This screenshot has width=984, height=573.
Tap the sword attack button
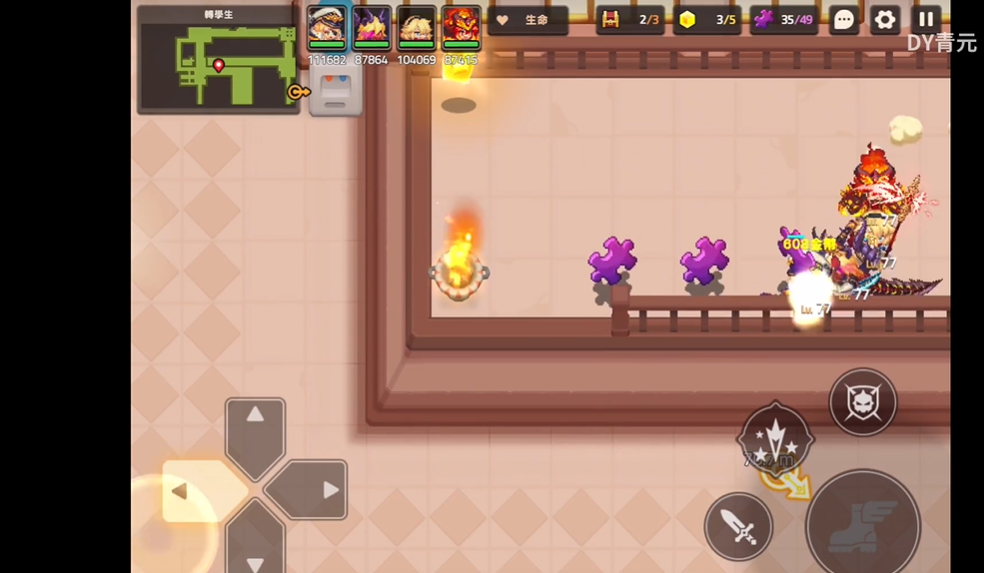coord(739,526)
